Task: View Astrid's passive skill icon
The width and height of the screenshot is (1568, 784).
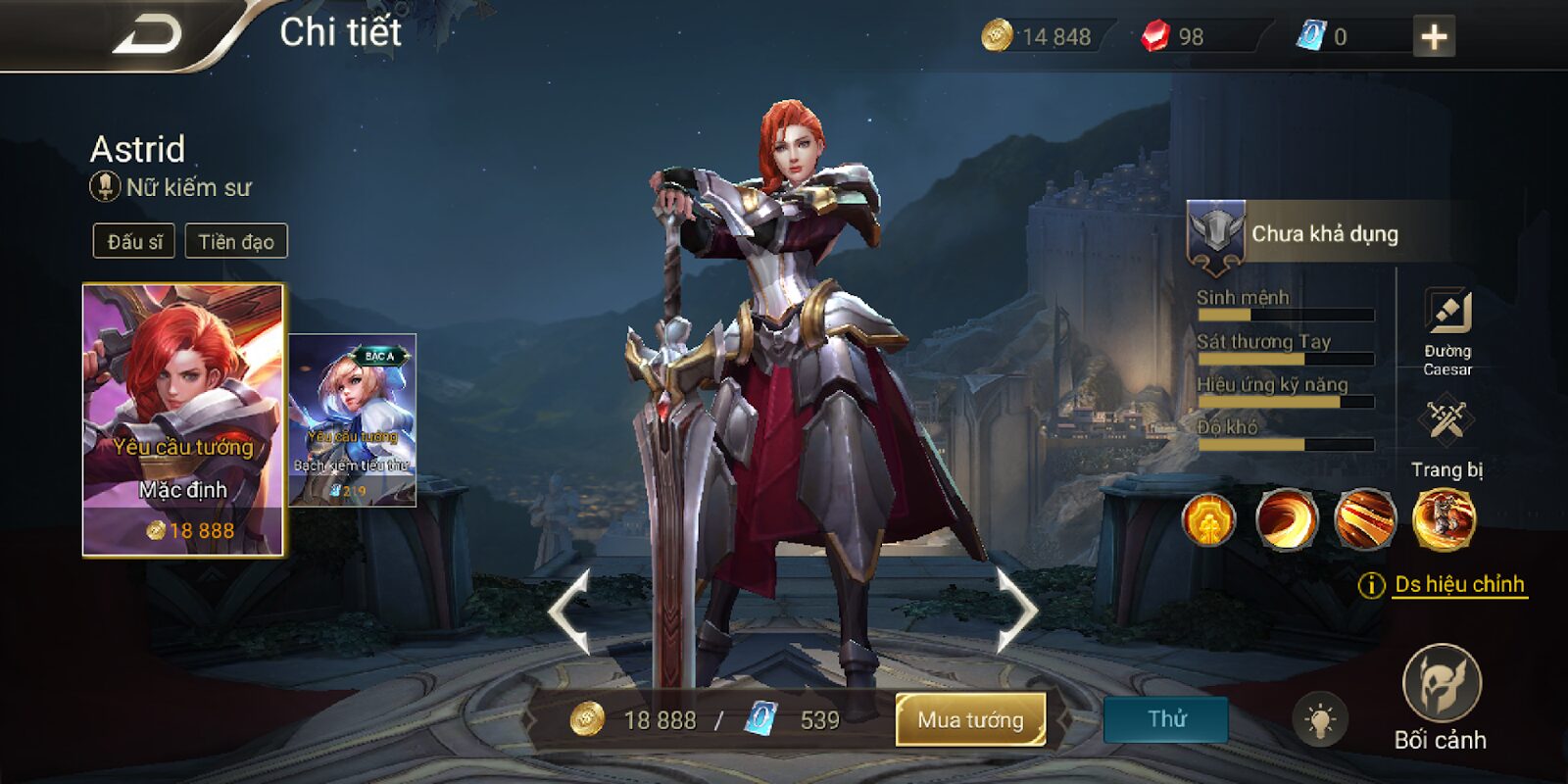Action: 1208,518
